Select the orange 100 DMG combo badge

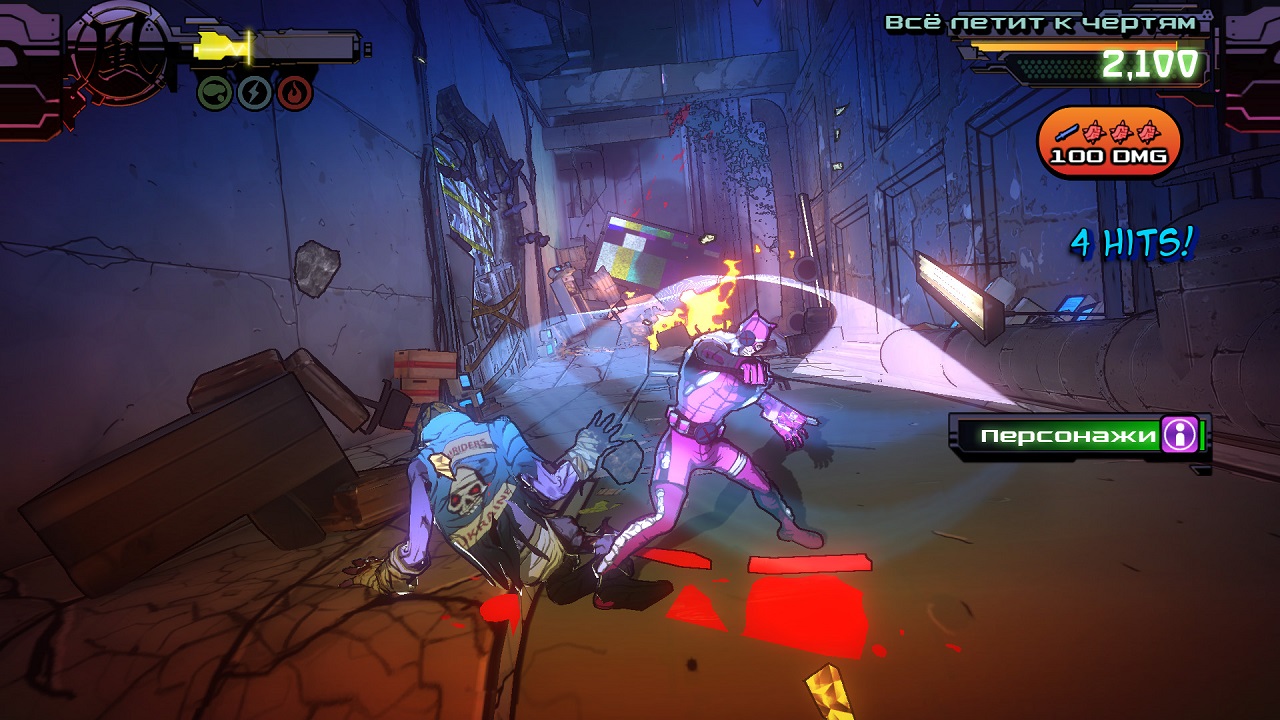[1109, 142]
